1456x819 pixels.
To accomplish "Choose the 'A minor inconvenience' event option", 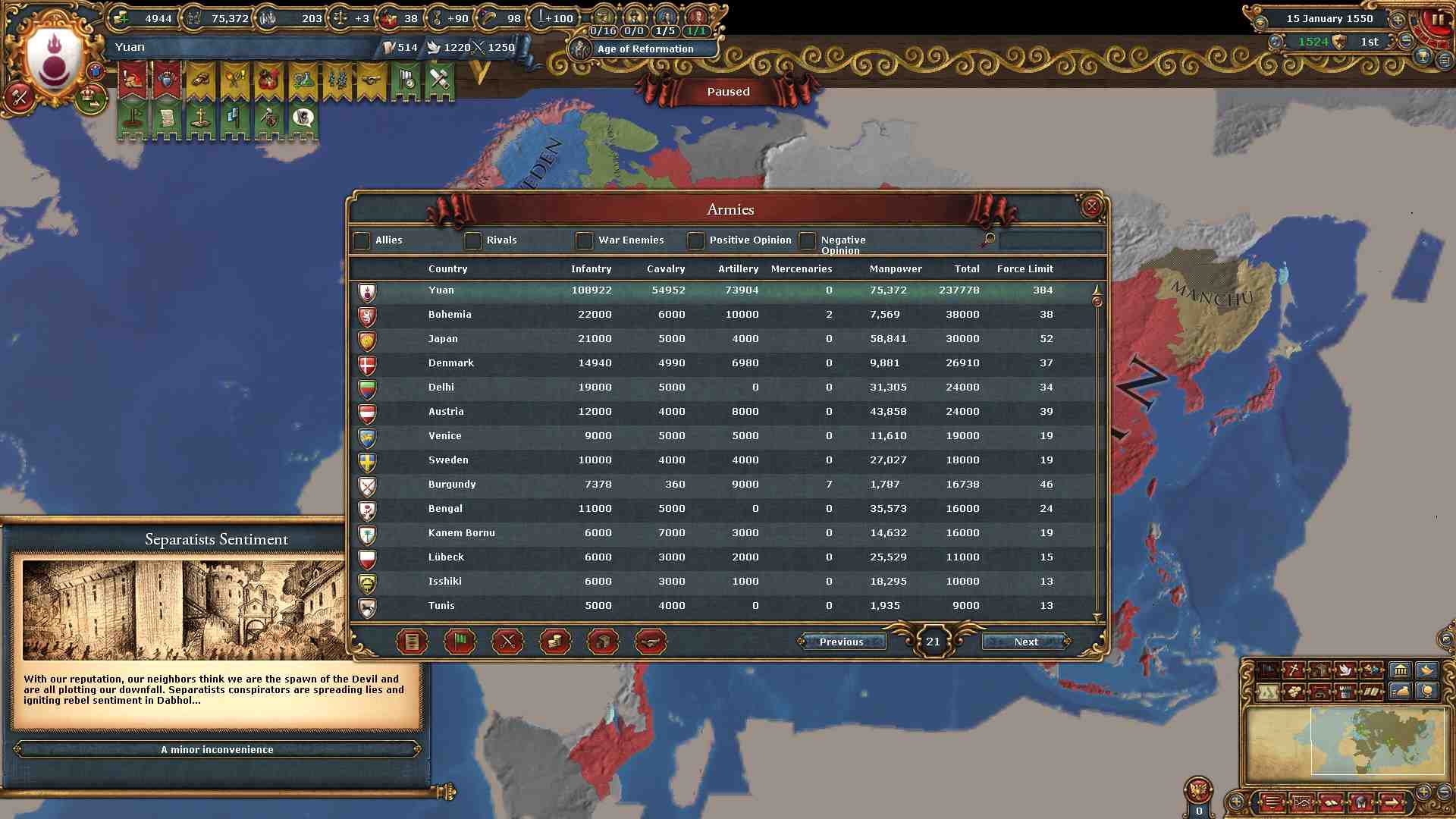I will 217,749.
